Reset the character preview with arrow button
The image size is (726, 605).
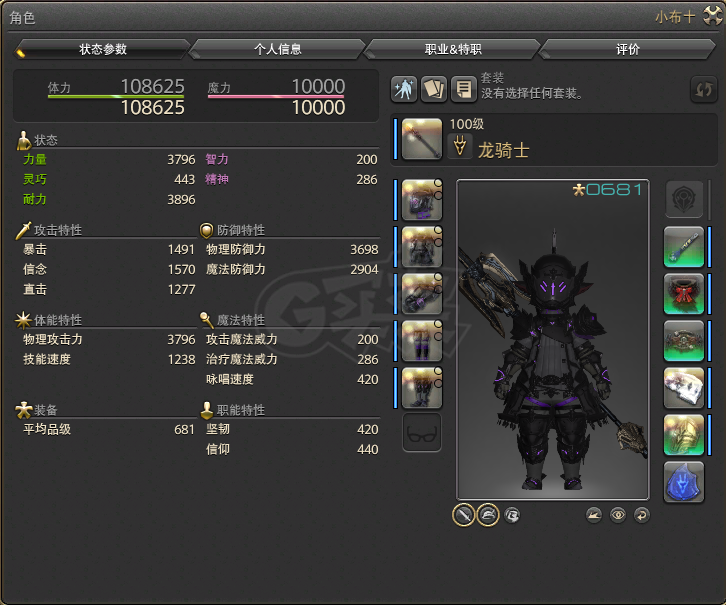tap(641, 515)
